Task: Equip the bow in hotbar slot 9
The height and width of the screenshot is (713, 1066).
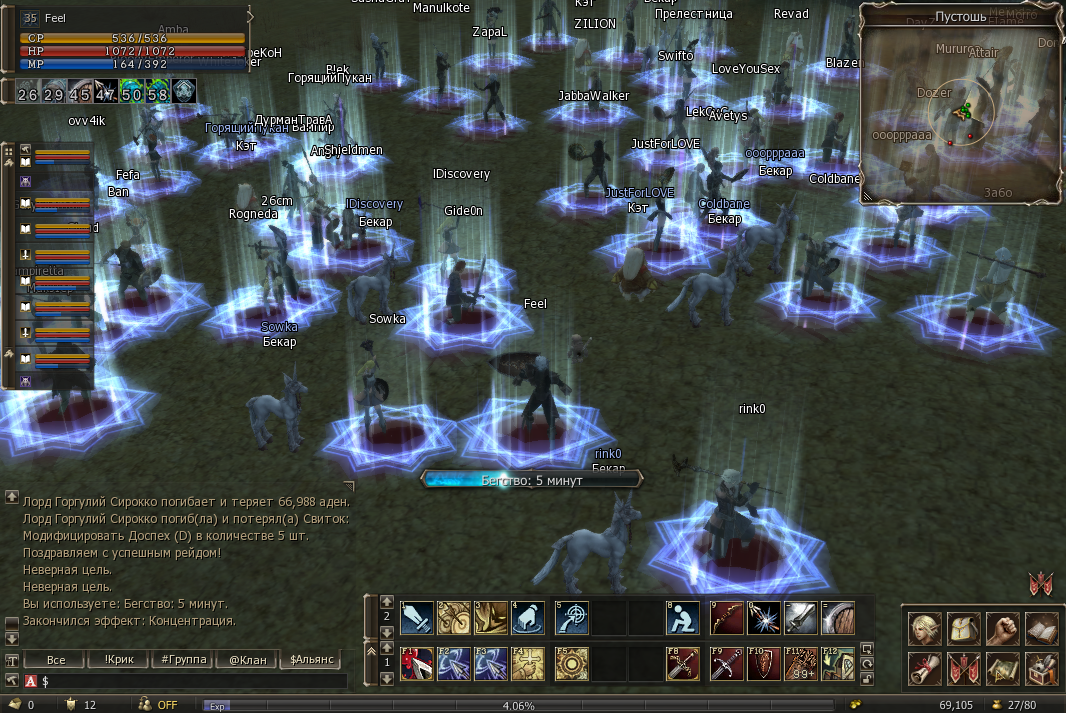Action: coord(727,618)
